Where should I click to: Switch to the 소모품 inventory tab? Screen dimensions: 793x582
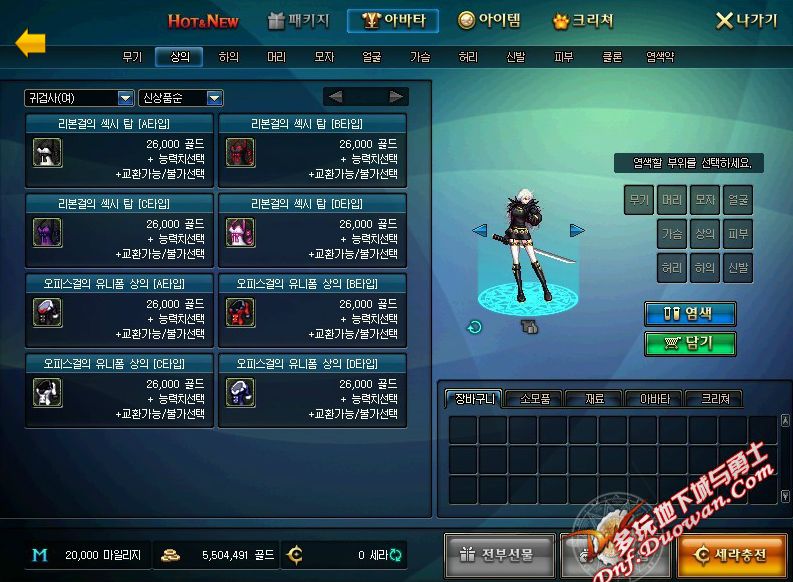point(534,398)
